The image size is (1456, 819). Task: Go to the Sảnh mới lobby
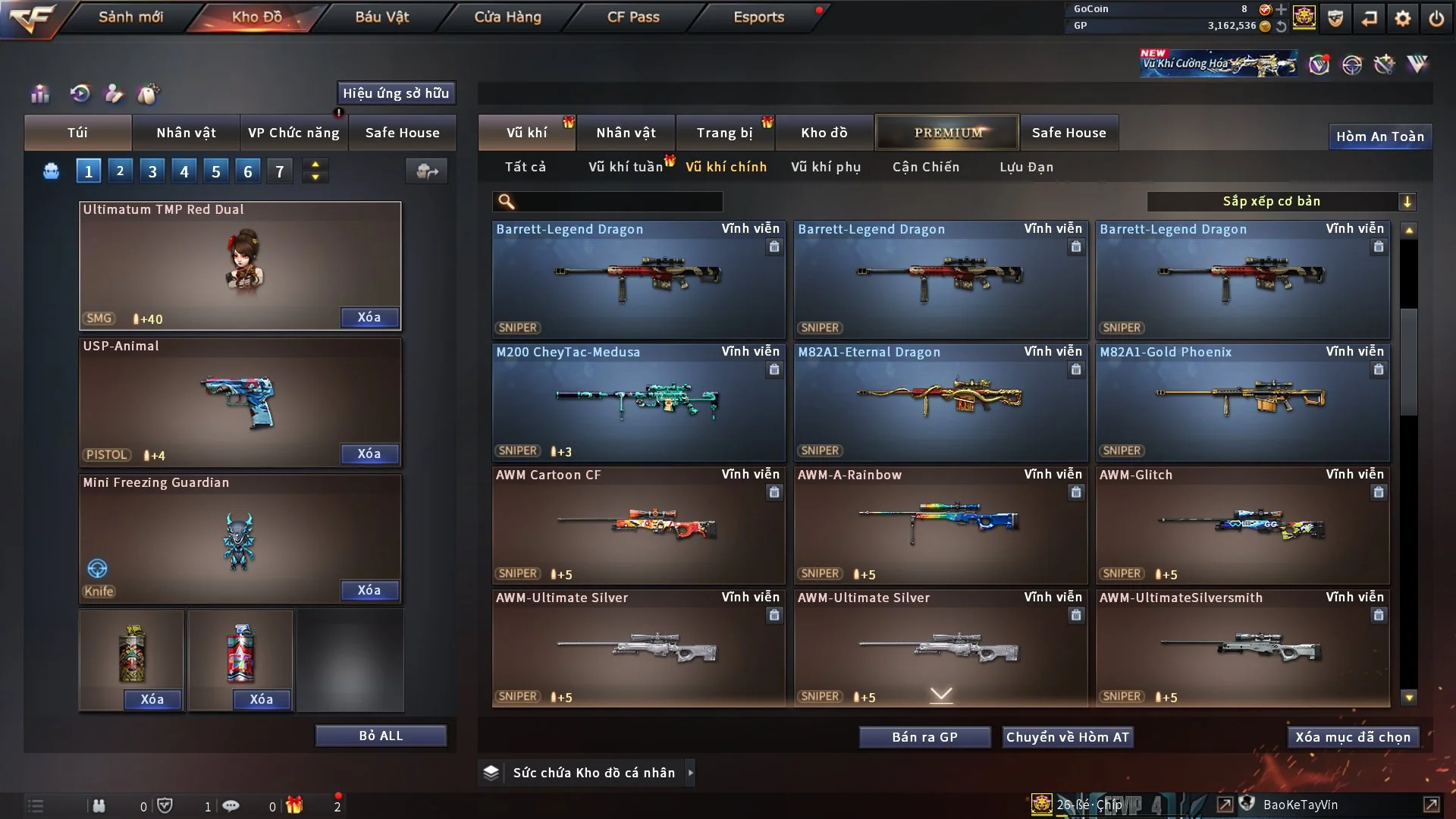(130, 17)
